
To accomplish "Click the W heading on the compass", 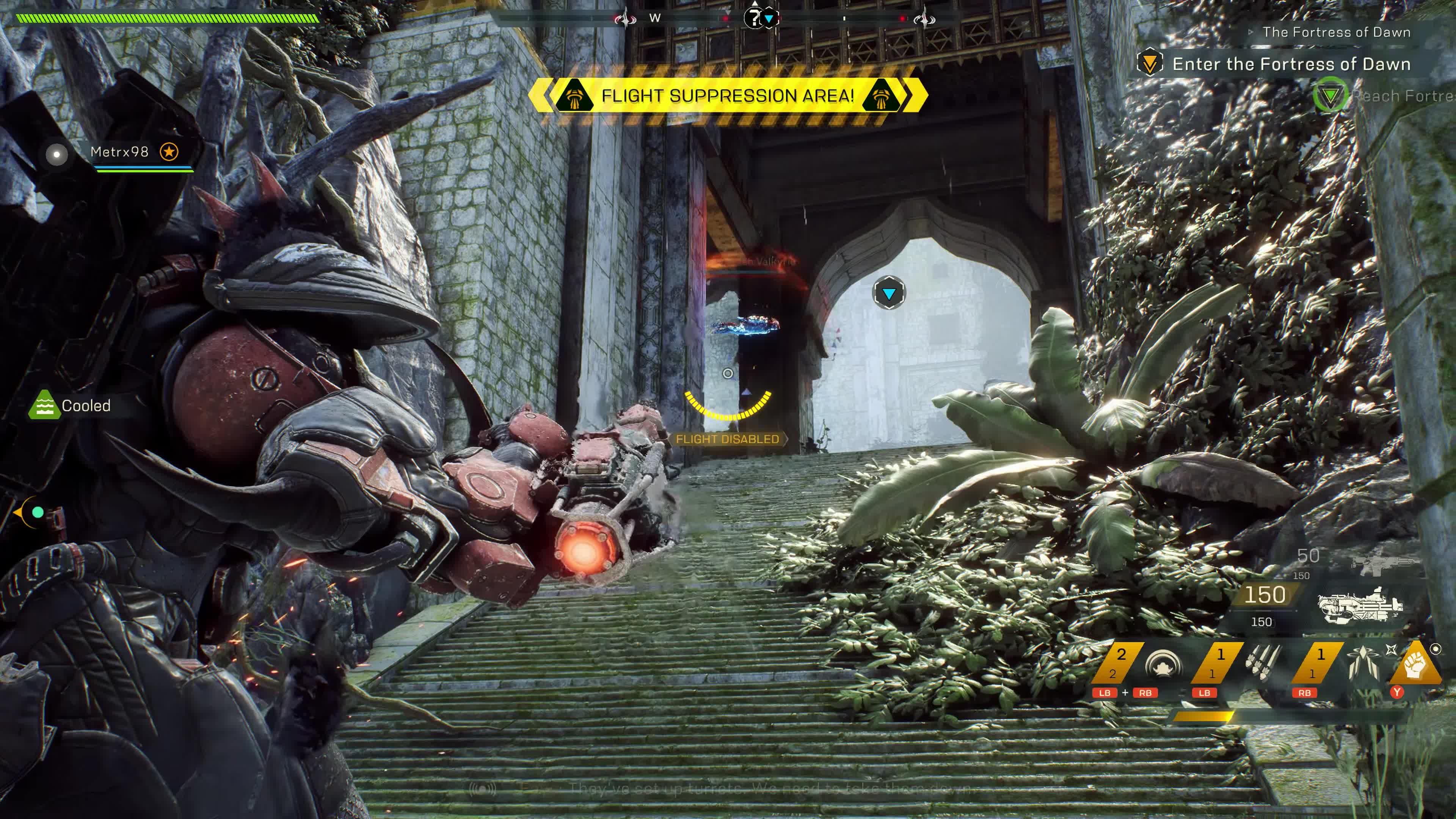I will coord(654,18).
